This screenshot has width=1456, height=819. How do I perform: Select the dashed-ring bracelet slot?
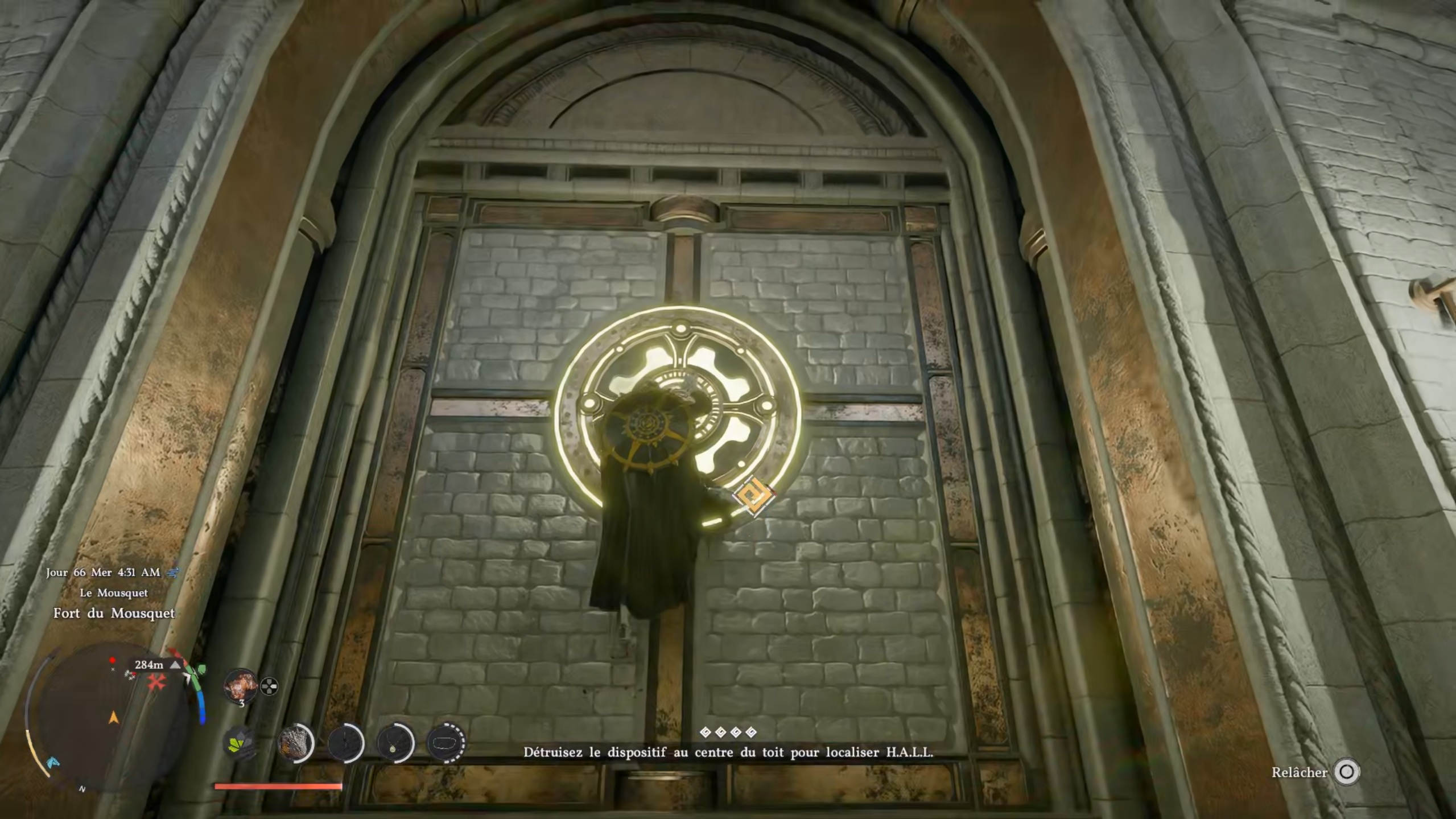pyautogui.click(x=446, y=743)
